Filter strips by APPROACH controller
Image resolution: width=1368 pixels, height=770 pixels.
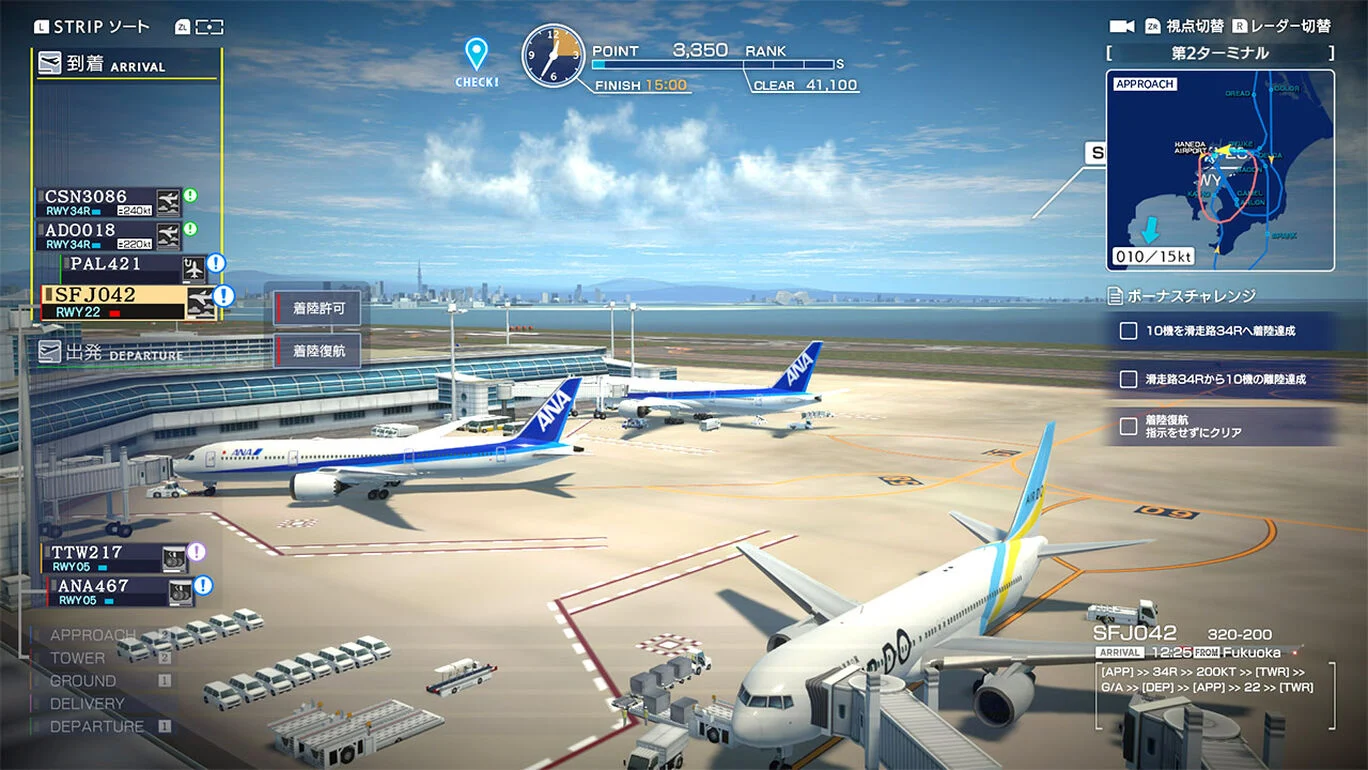93,635
